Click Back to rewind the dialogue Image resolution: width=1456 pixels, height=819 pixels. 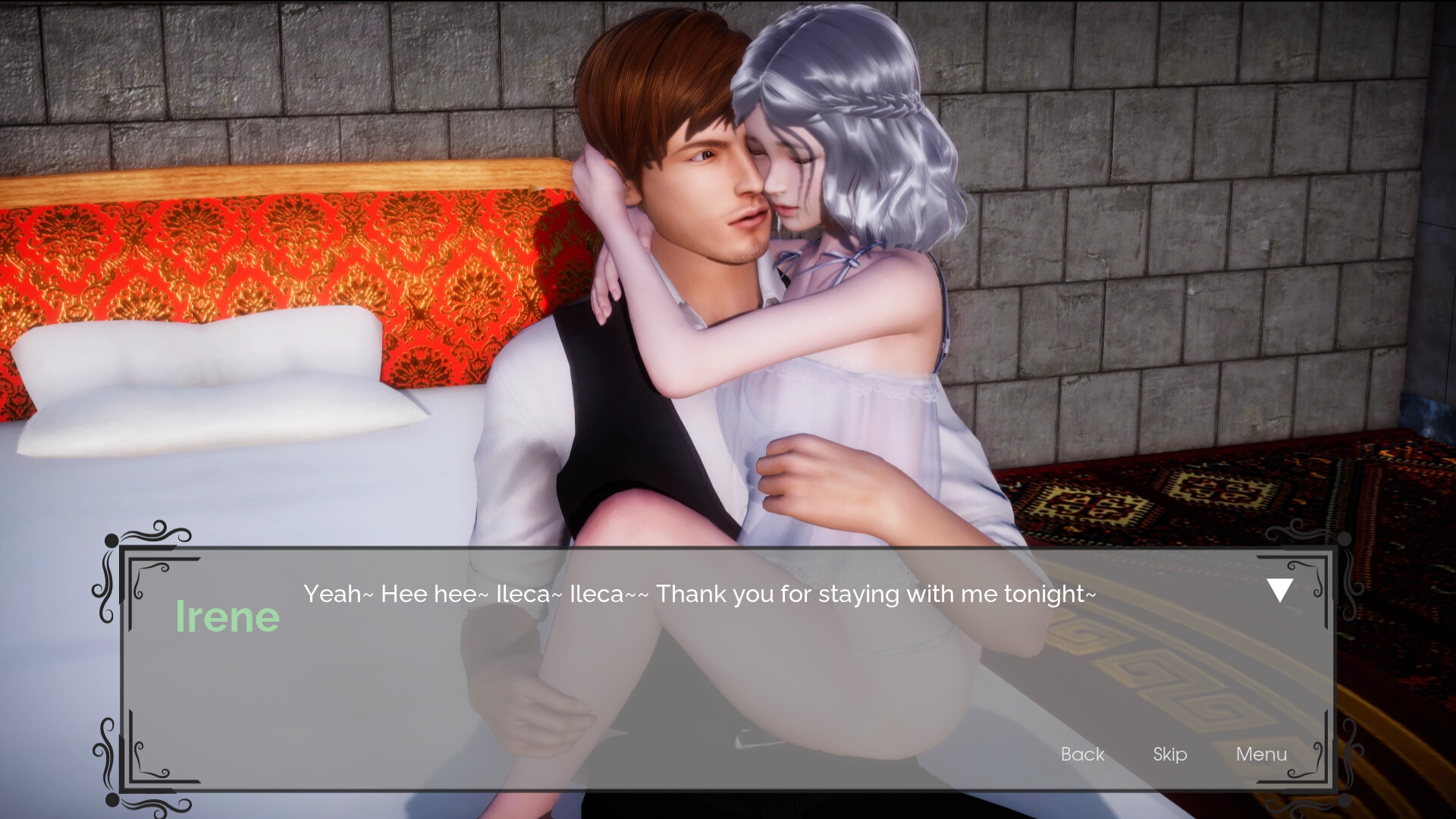[1082, 755]
